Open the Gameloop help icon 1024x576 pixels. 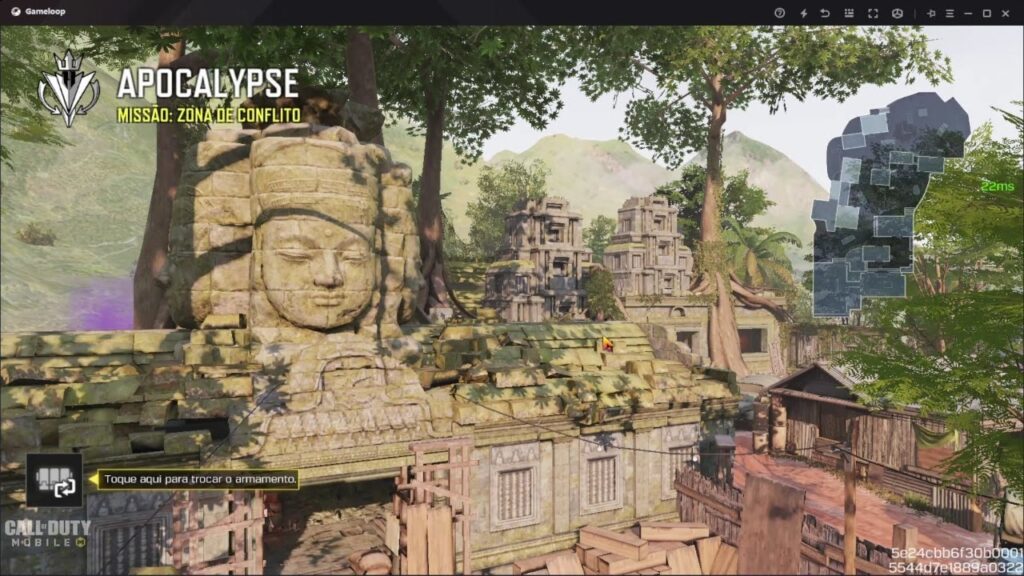pyautogui.click(x=780, y=13)
